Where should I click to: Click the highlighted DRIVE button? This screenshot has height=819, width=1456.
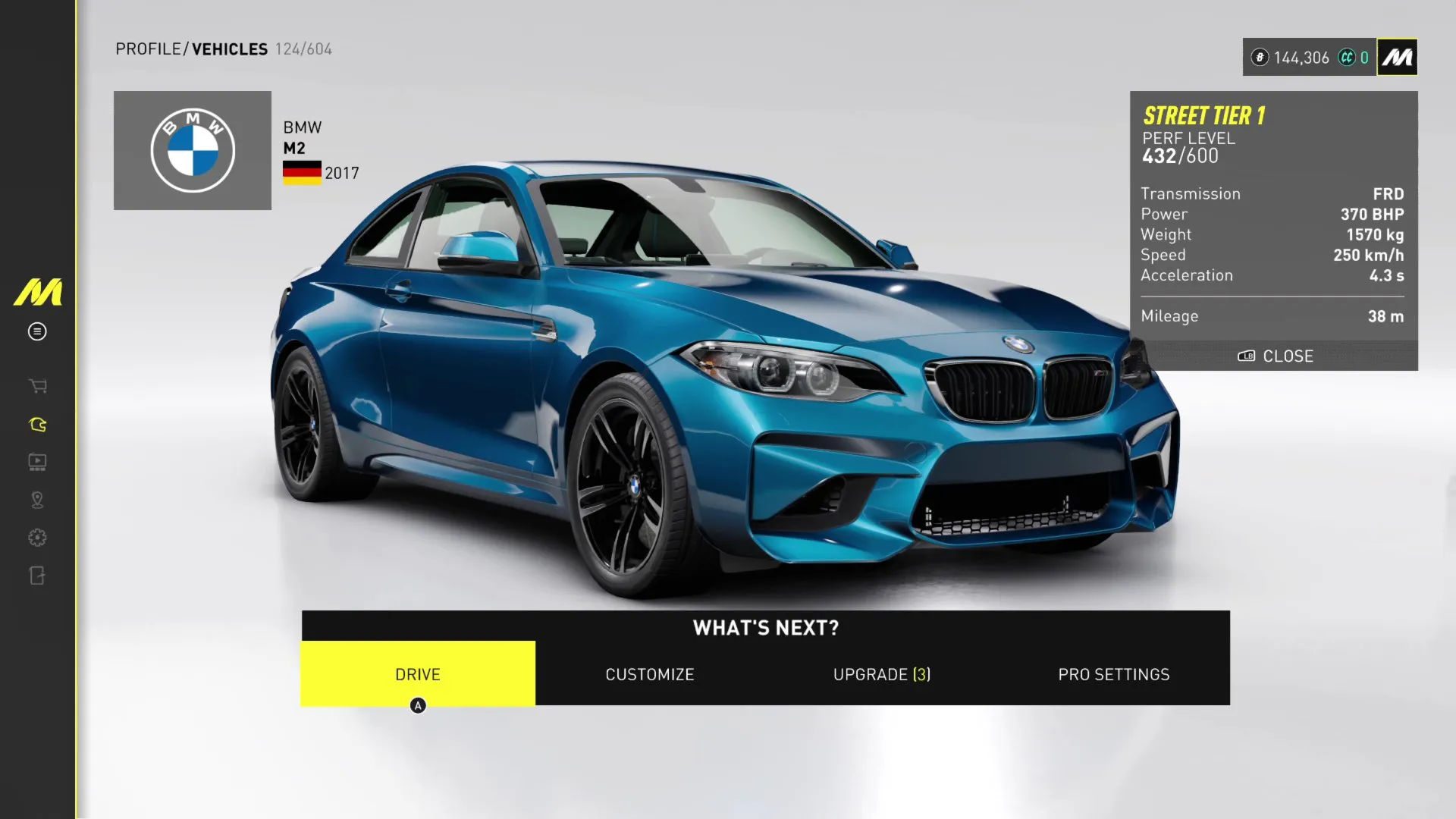click(x=418, y=674)
